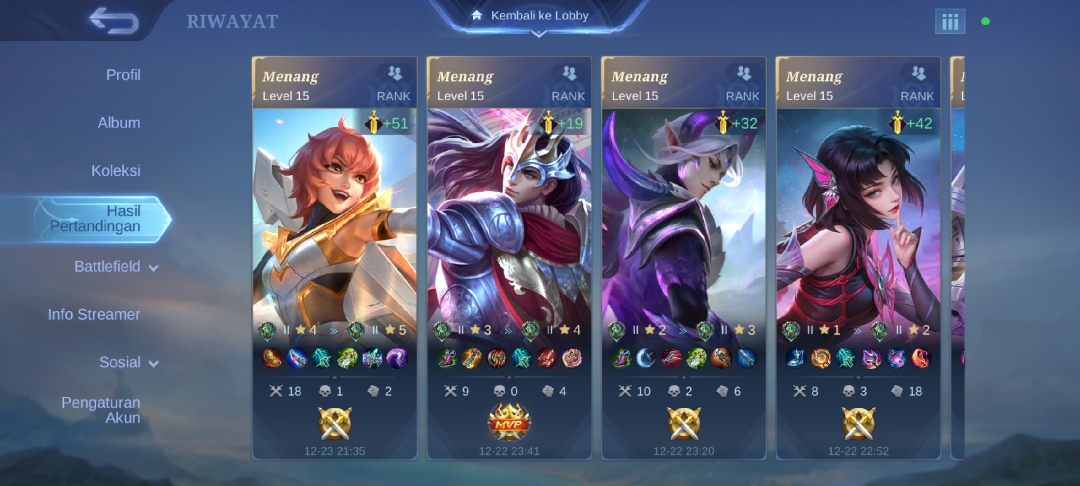Open Info Streamer page
This screenshot has width=1080, height=486.
(94, 314)
